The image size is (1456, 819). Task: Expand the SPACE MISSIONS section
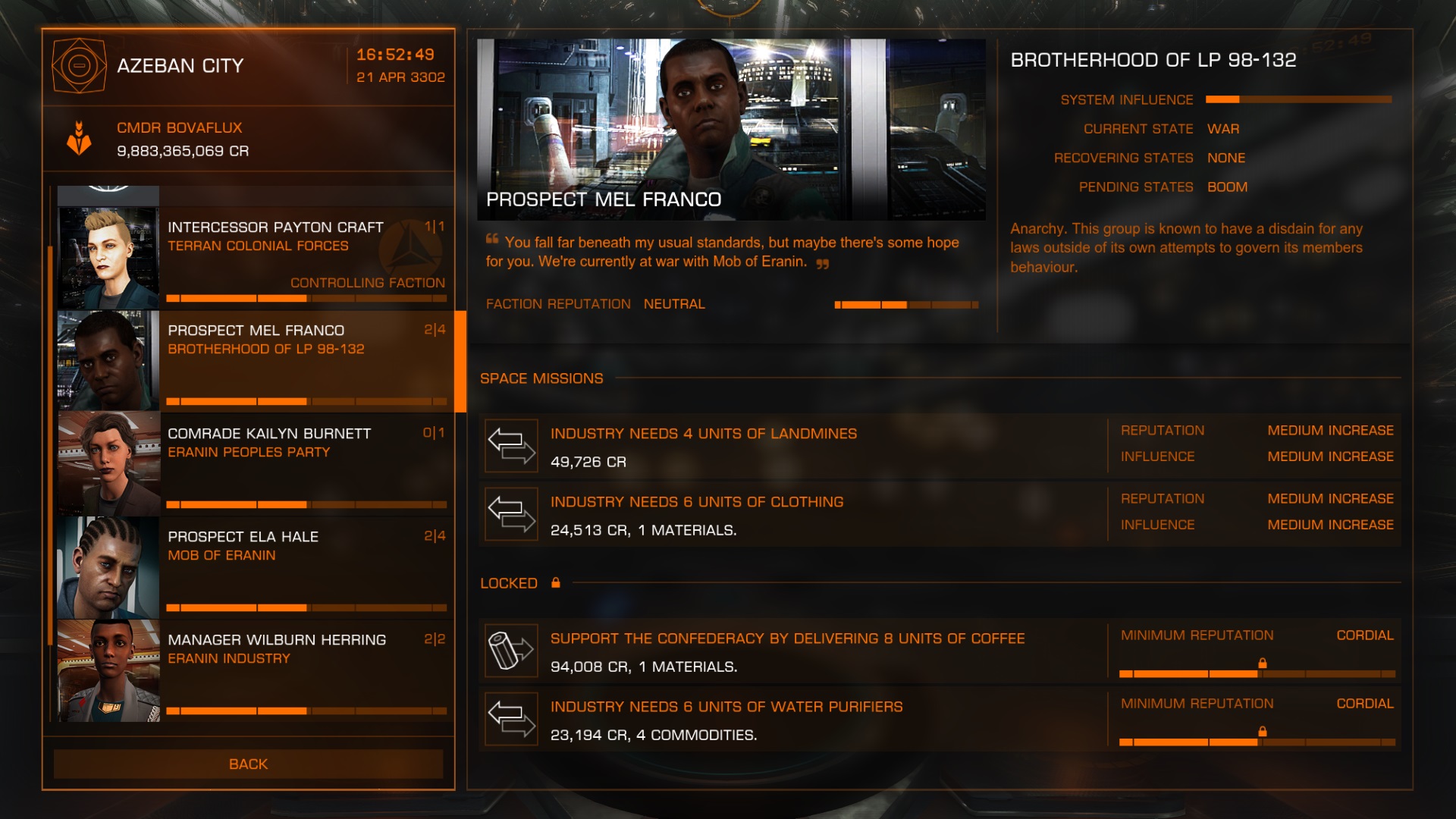(x=541, y=378)
